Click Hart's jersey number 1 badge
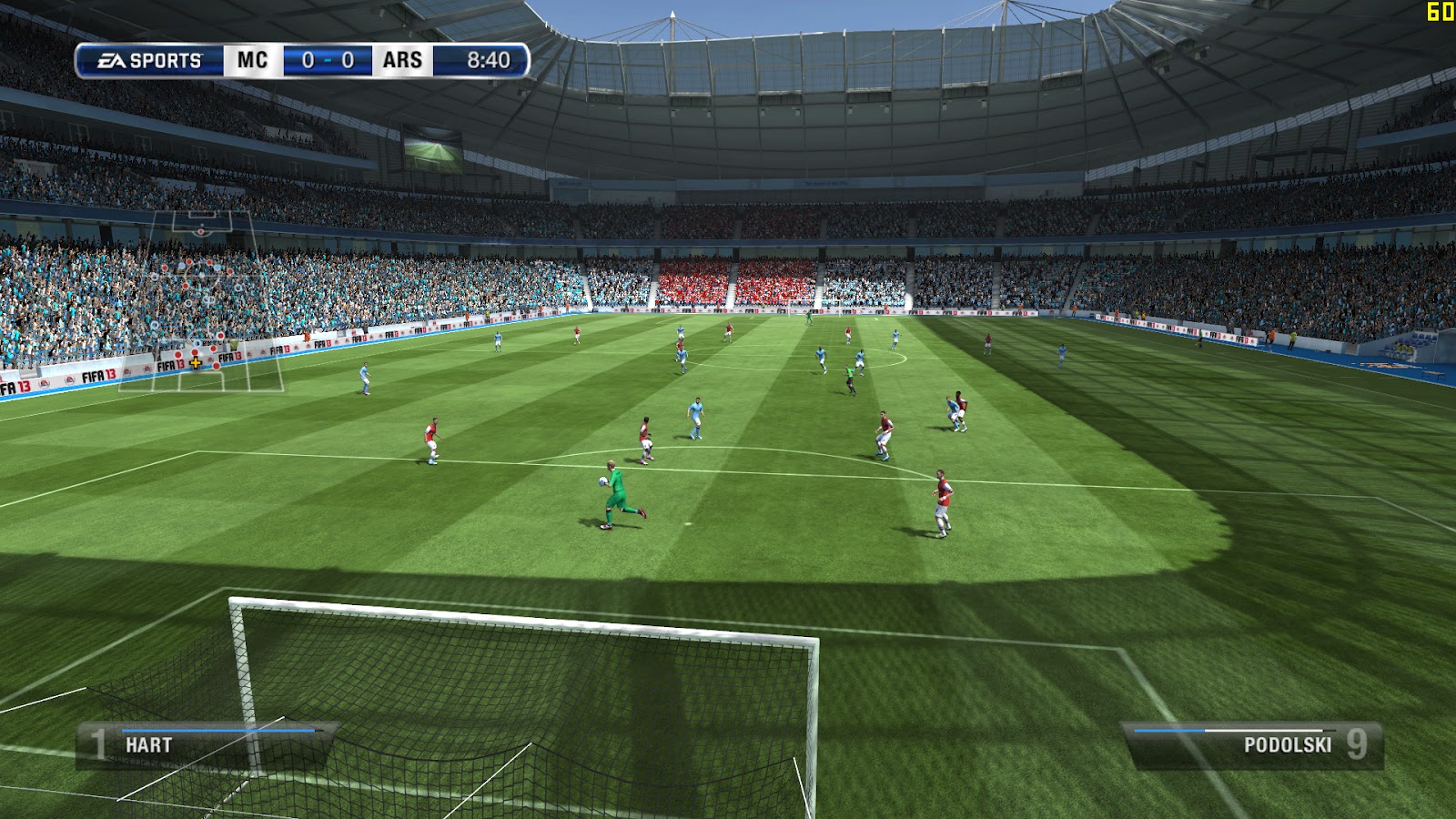 click(96, 743)
